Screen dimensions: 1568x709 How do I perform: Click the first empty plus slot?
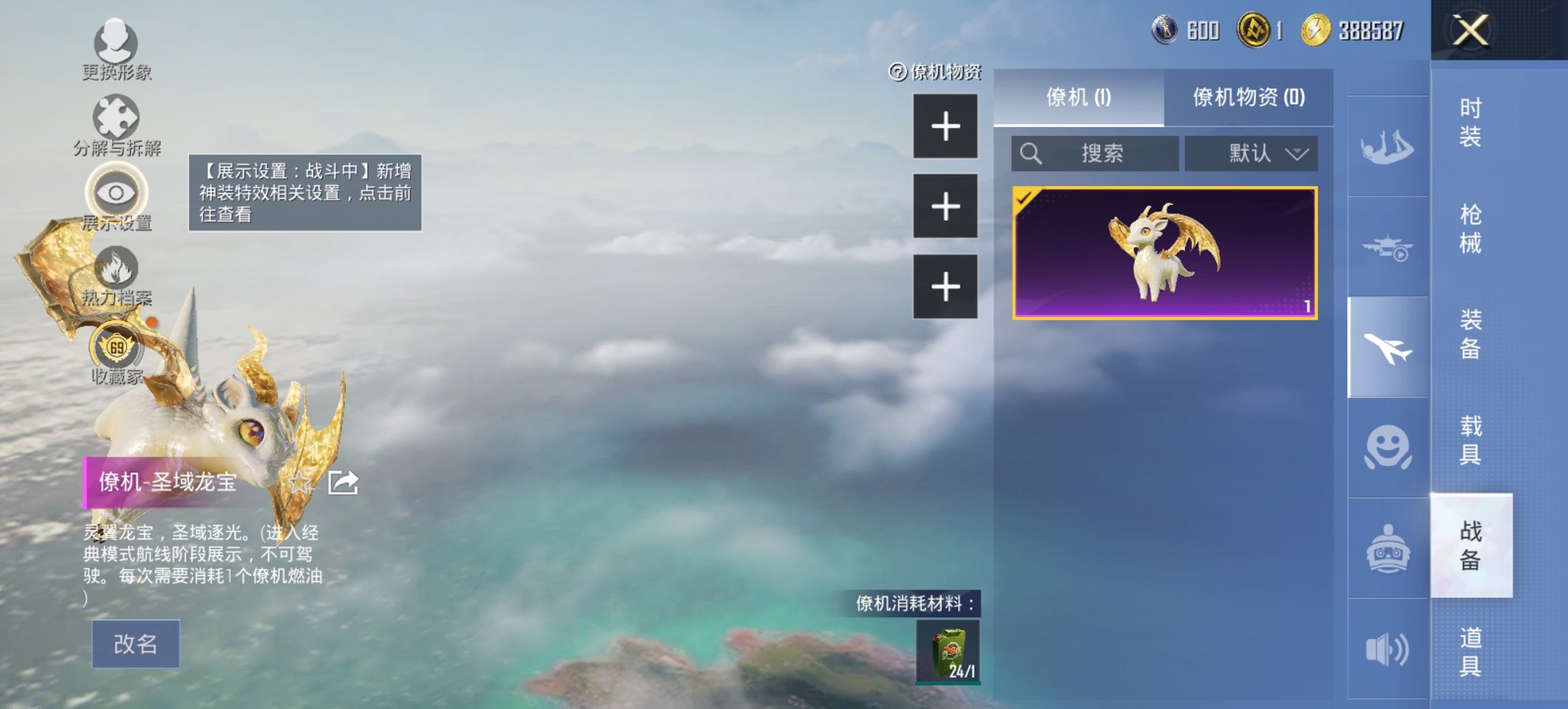point(946,127)
